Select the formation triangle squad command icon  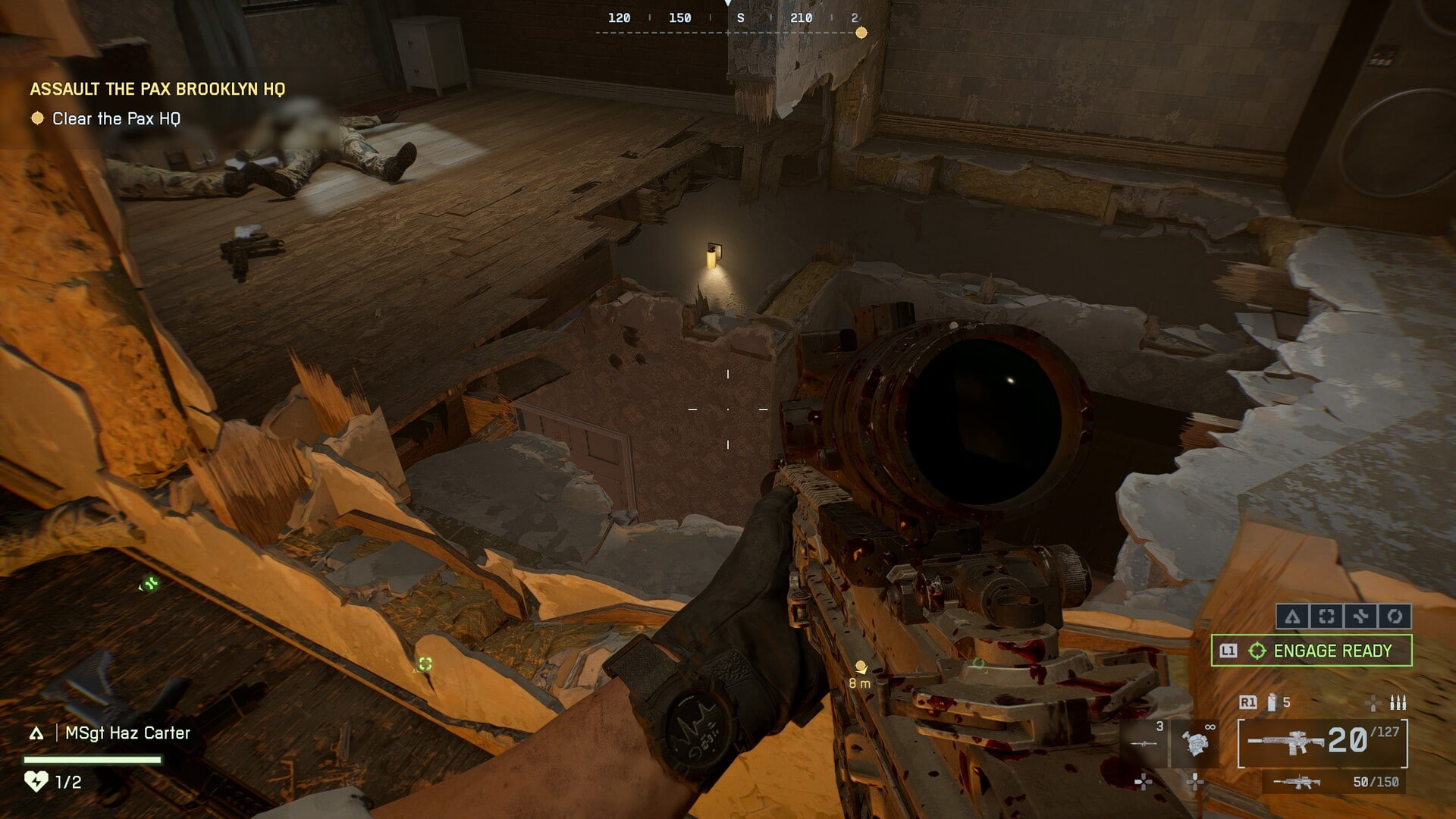coord(1294,617)
